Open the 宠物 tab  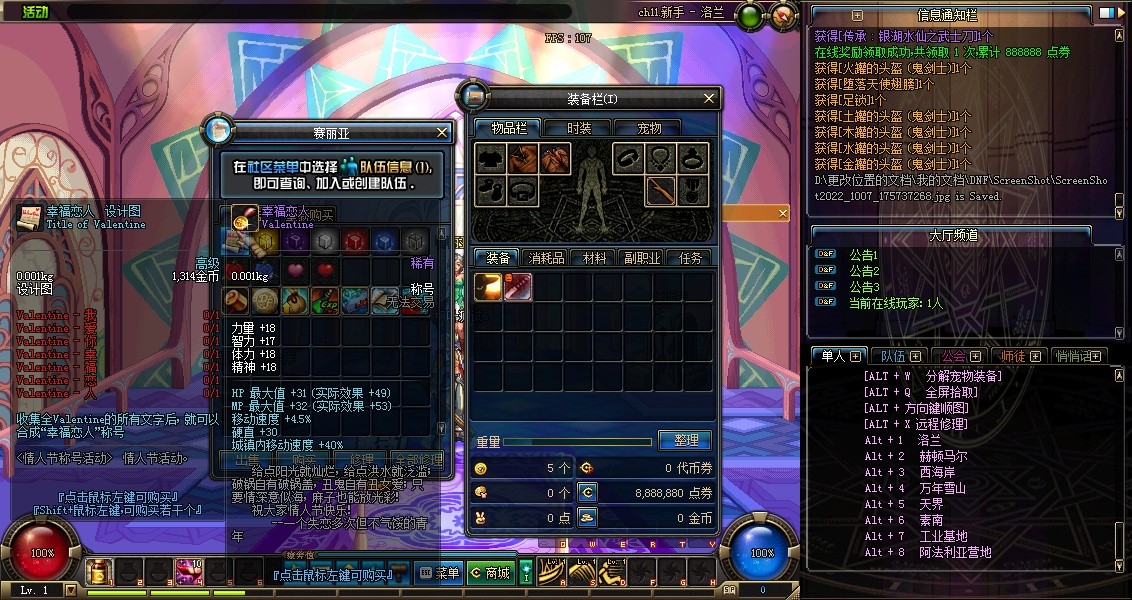pos(650,128)
